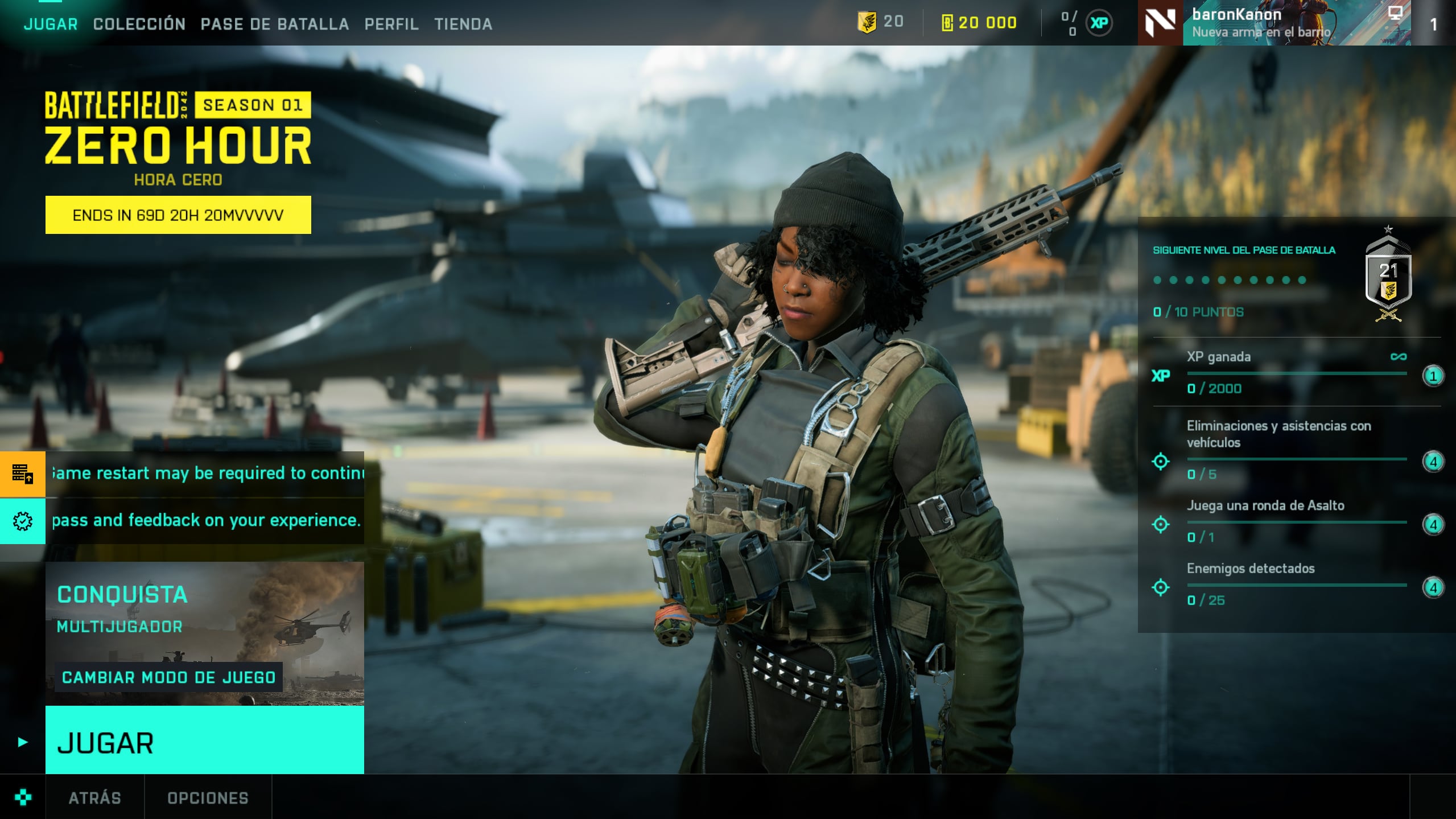Click Cambiar Modo de Juego
Screen dimensions: 1456x819
pos(169,677)
